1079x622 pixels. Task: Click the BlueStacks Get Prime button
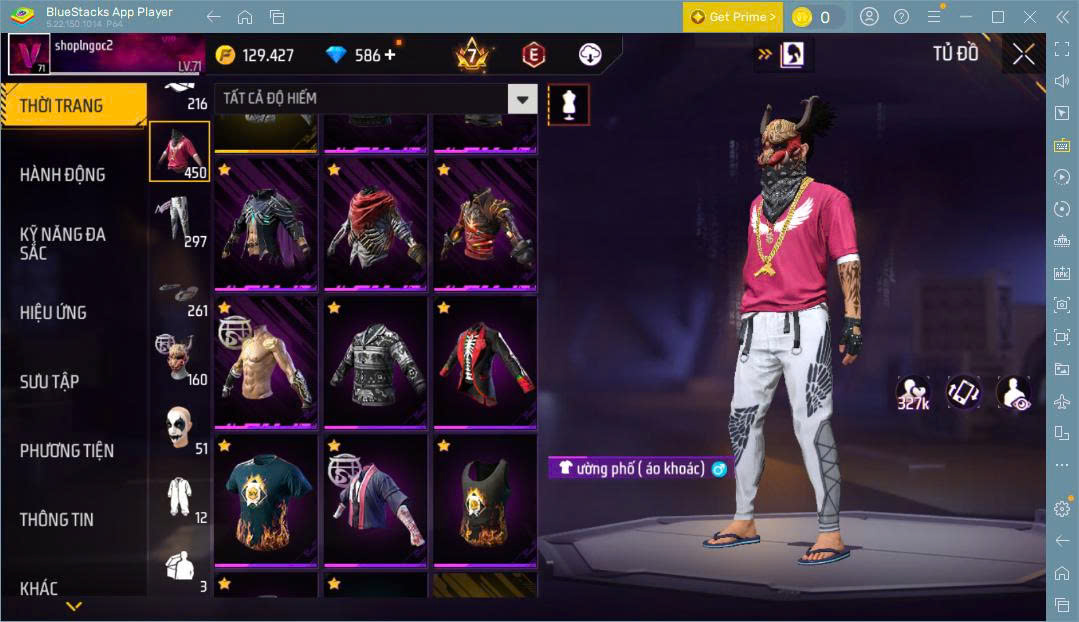(x=733, y=17)
